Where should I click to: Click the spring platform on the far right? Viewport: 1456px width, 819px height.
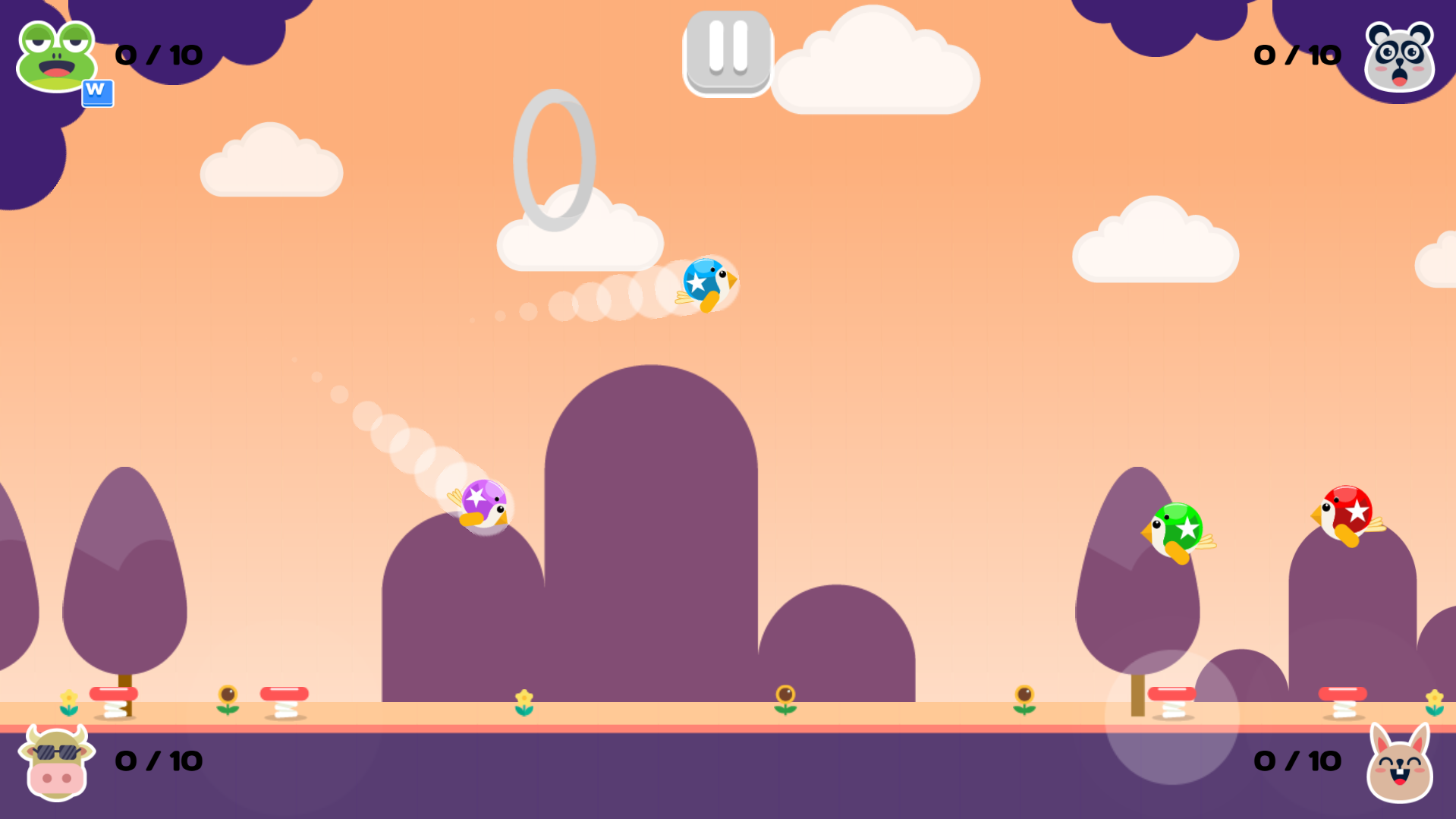click(x=1343, y=695)
